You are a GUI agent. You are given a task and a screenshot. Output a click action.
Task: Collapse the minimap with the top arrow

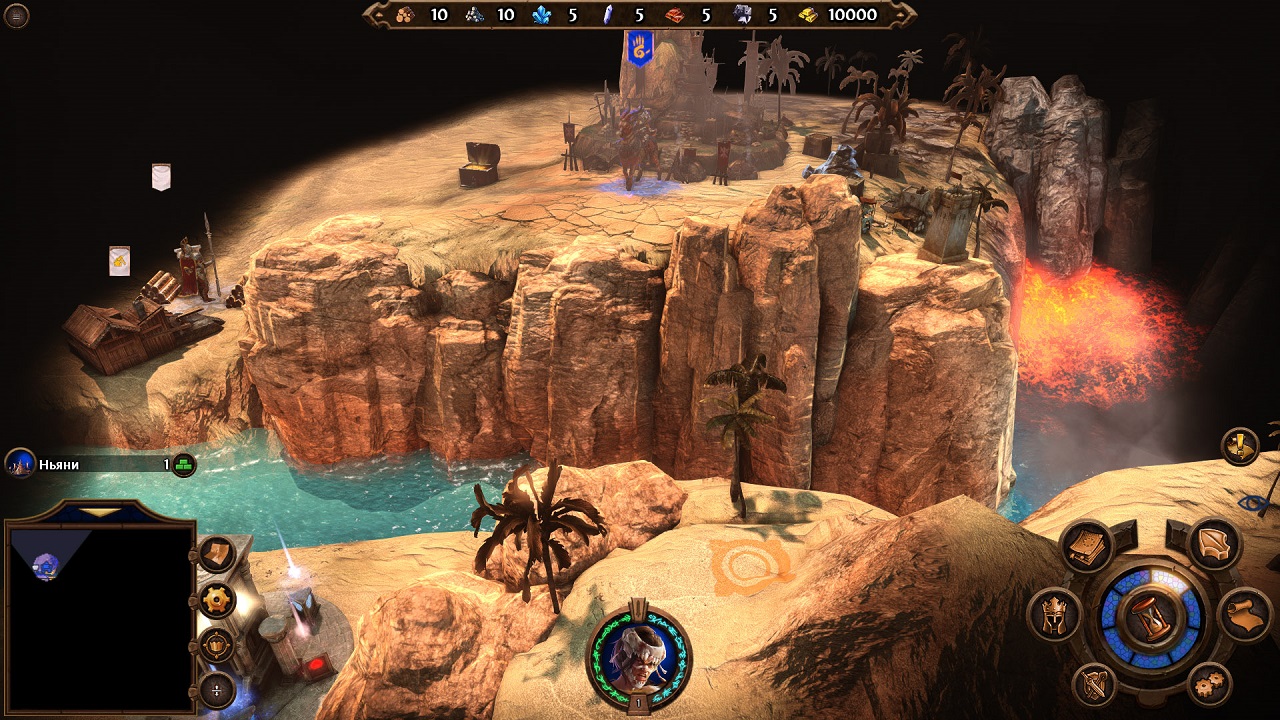[x=98, y=511]
